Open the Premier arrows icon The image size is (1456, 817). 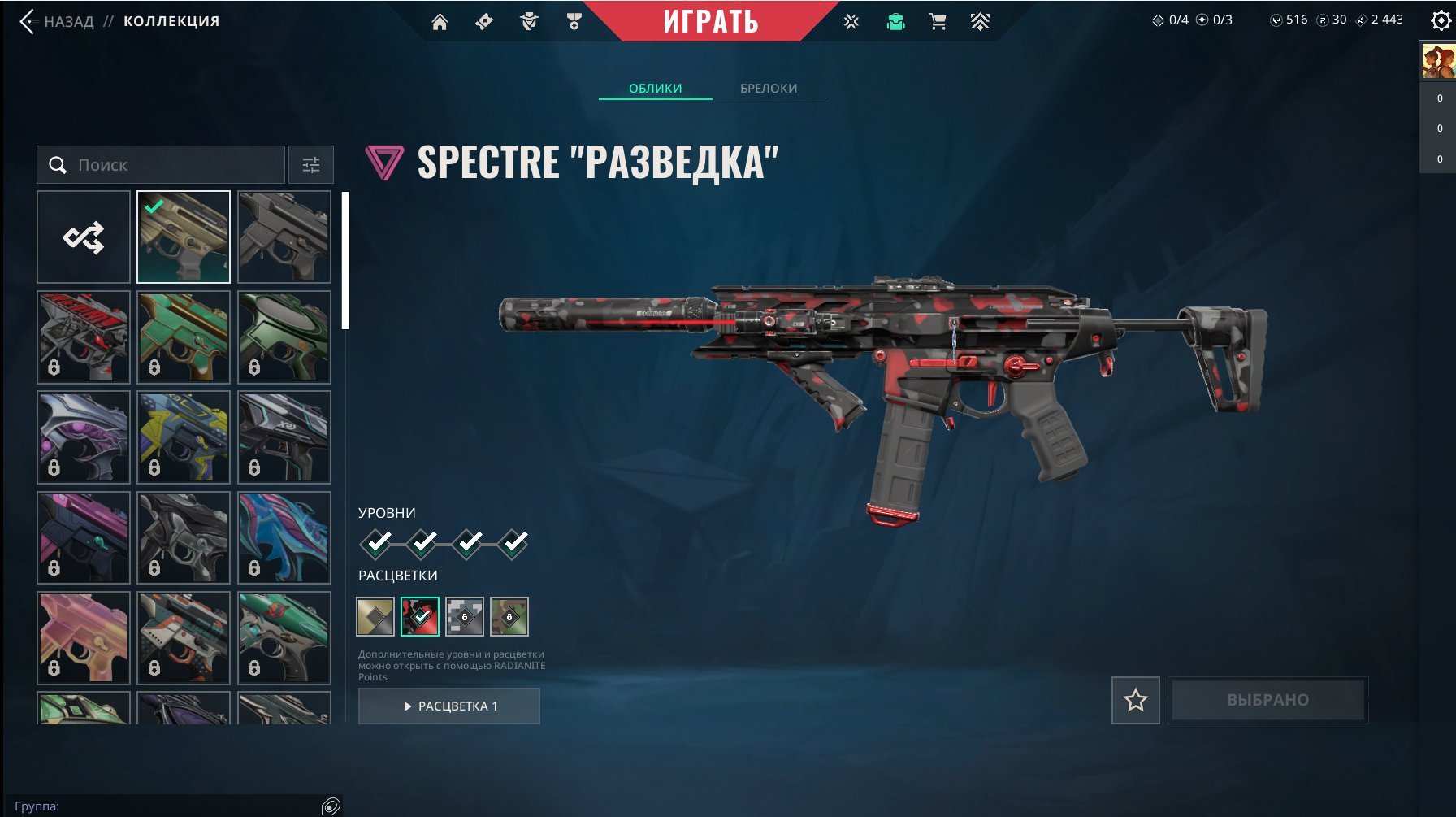point(981,22)
